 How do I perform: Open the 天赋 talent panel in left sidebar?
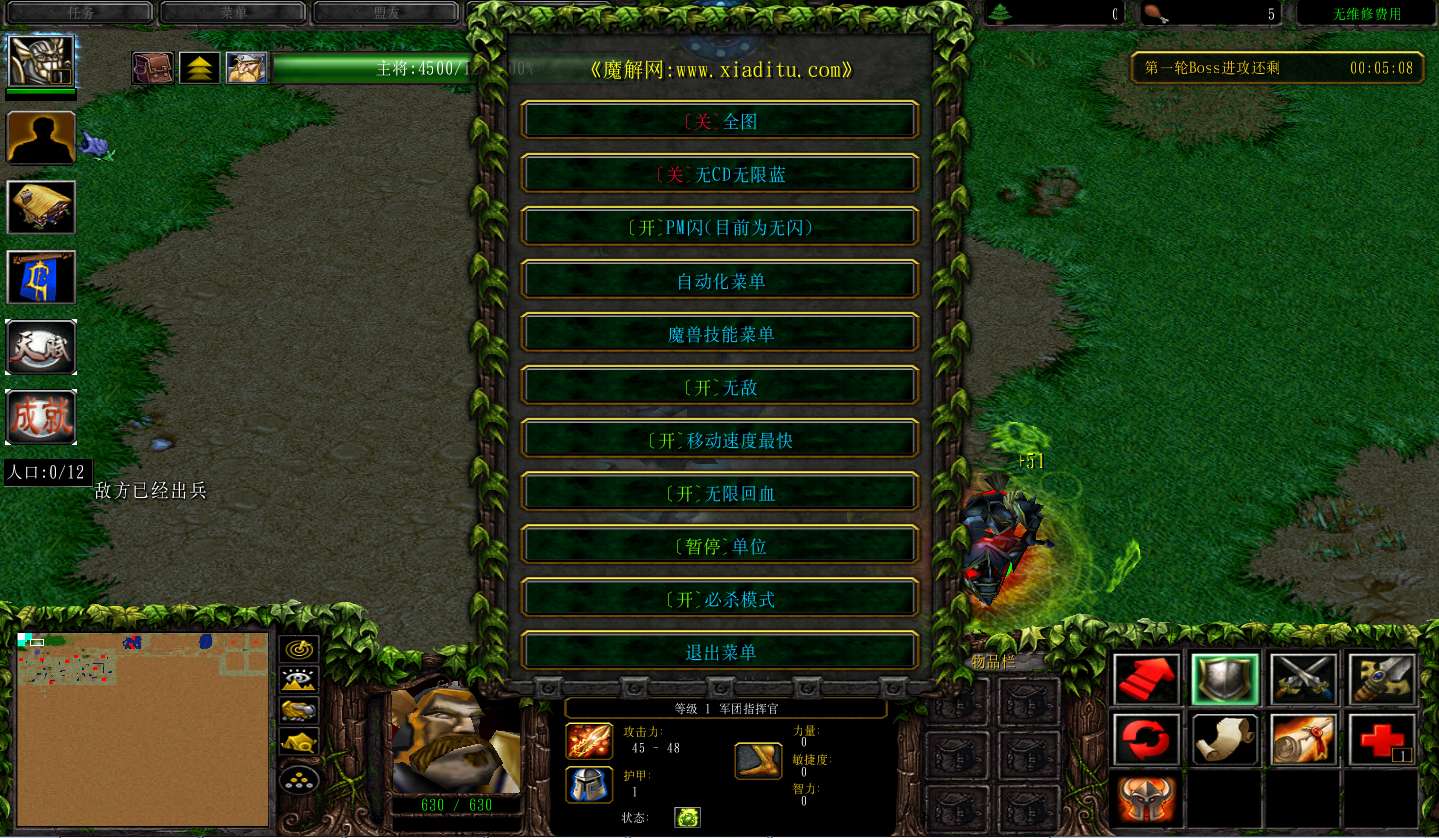[x=41, y=347]
